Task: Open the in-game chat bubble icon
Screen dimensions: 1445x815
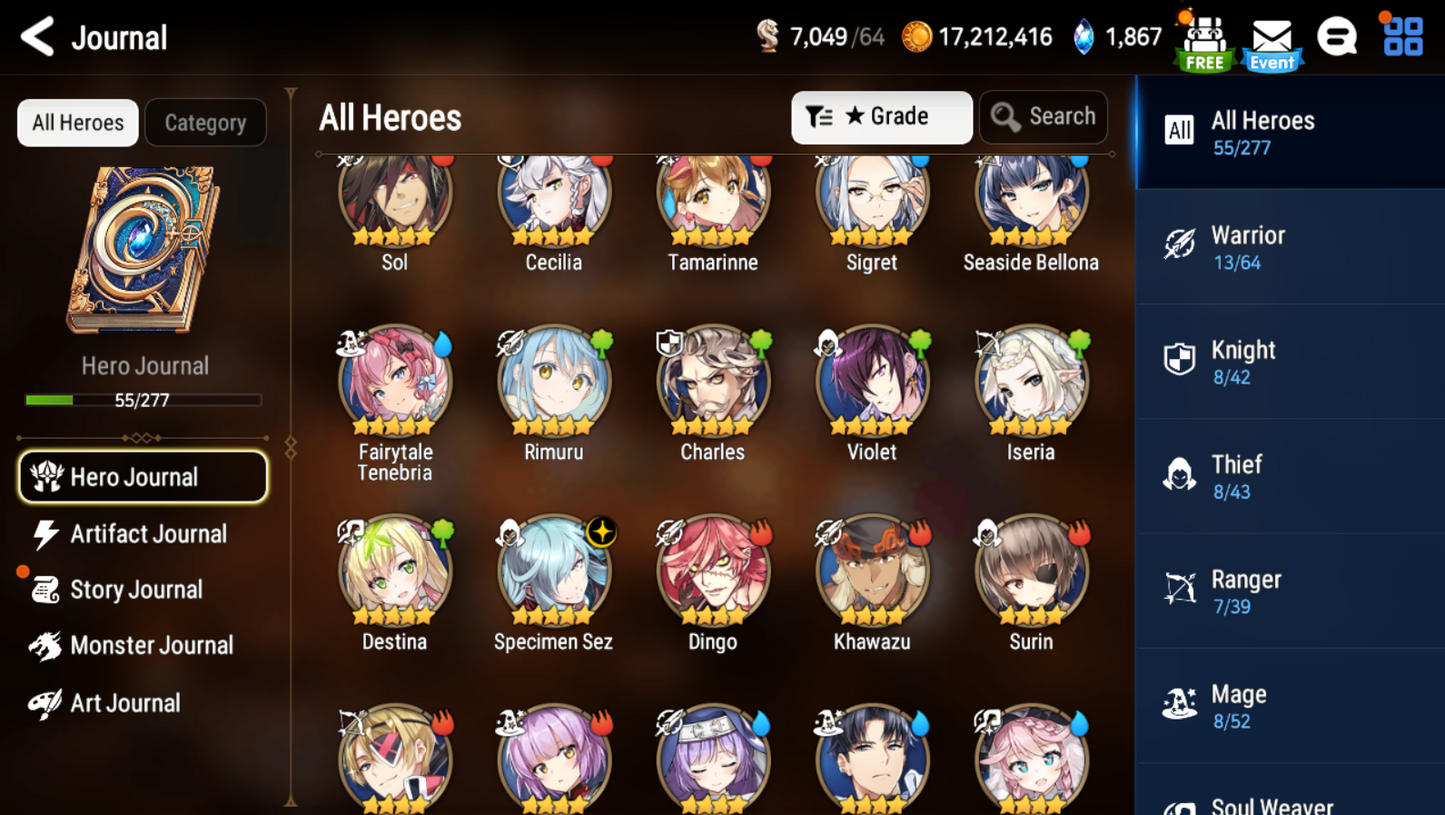Action: pyautogui.click(x=1336, y=37)
